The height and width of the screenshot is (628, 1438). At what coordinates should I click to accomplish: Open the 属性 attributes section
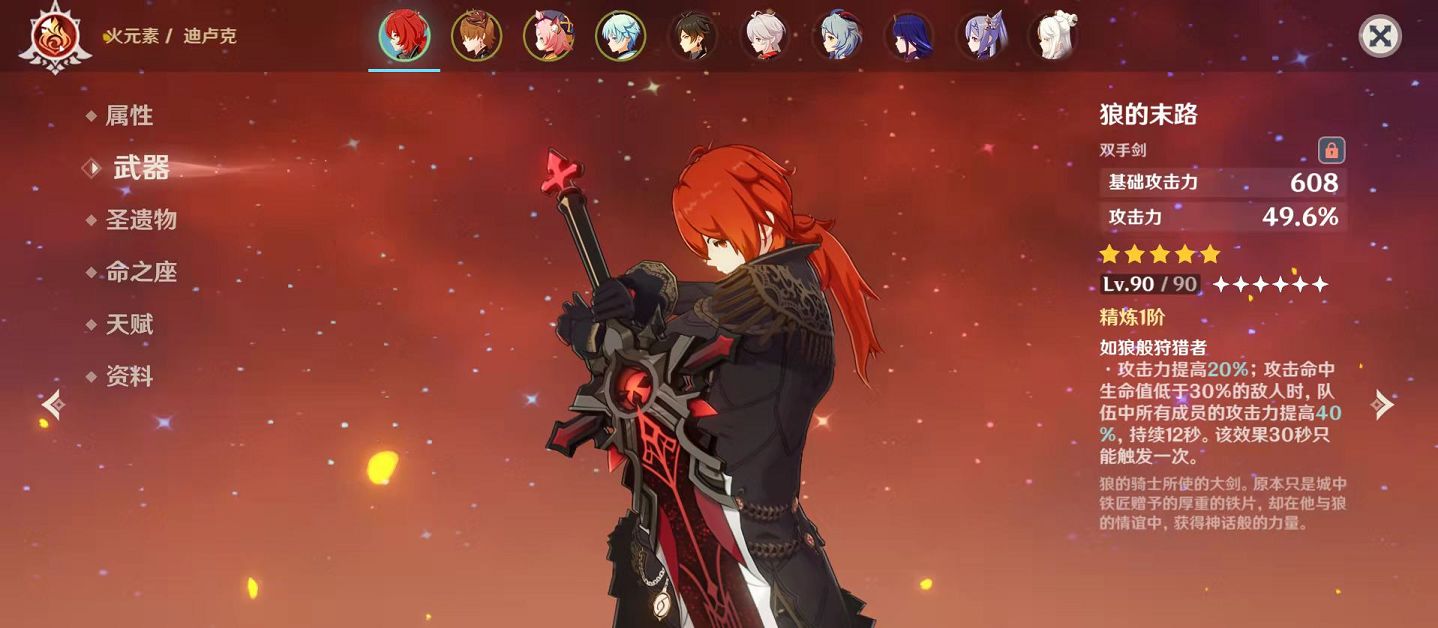click(x=129, y=116)
